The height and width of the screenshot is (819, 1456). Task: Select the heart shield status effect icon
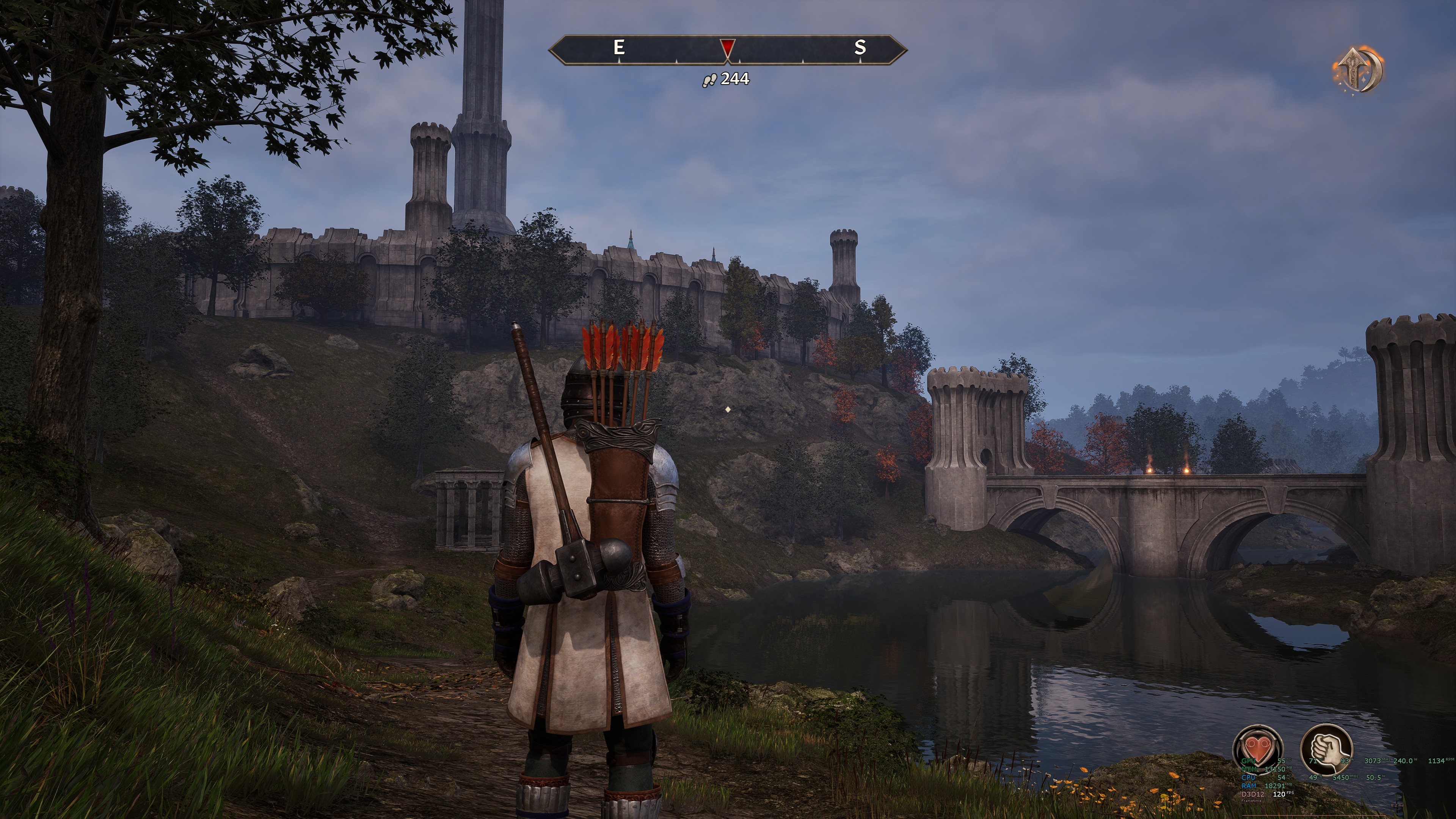pyautogui.click(x=1258, y=750)
